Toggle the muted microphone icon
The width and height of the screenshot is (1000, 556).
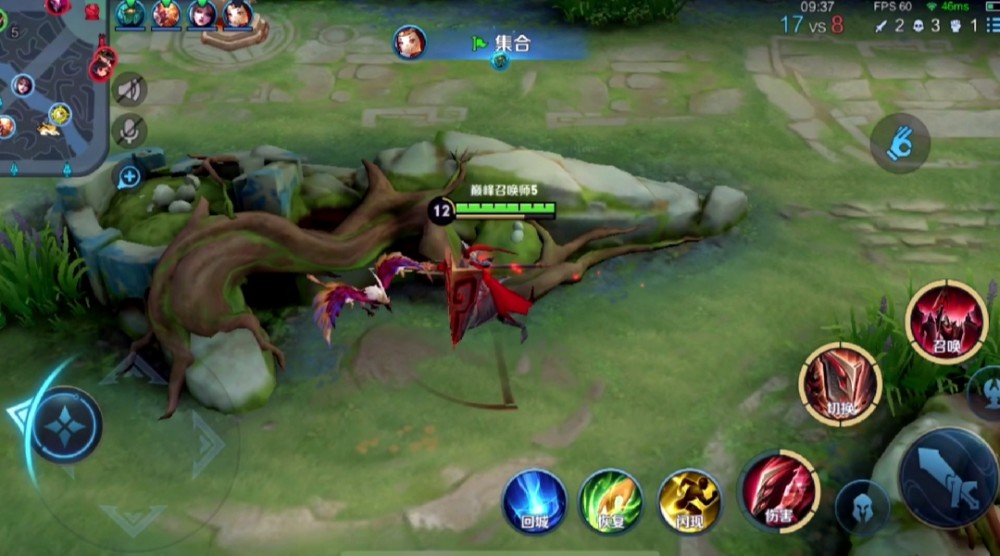tap(129, 131)
